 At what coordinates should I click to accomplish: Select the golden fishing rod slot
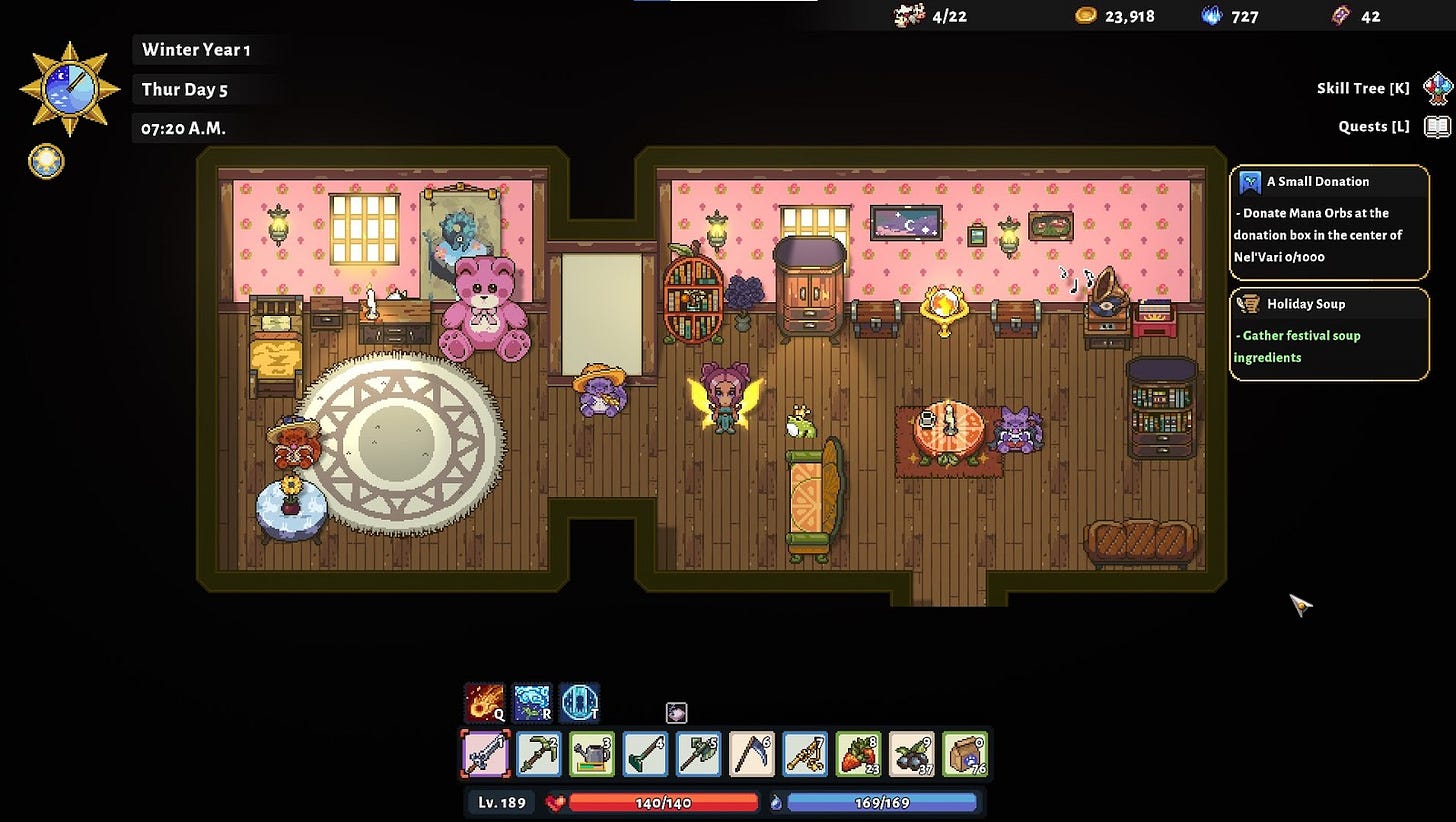tap(805, 754)
